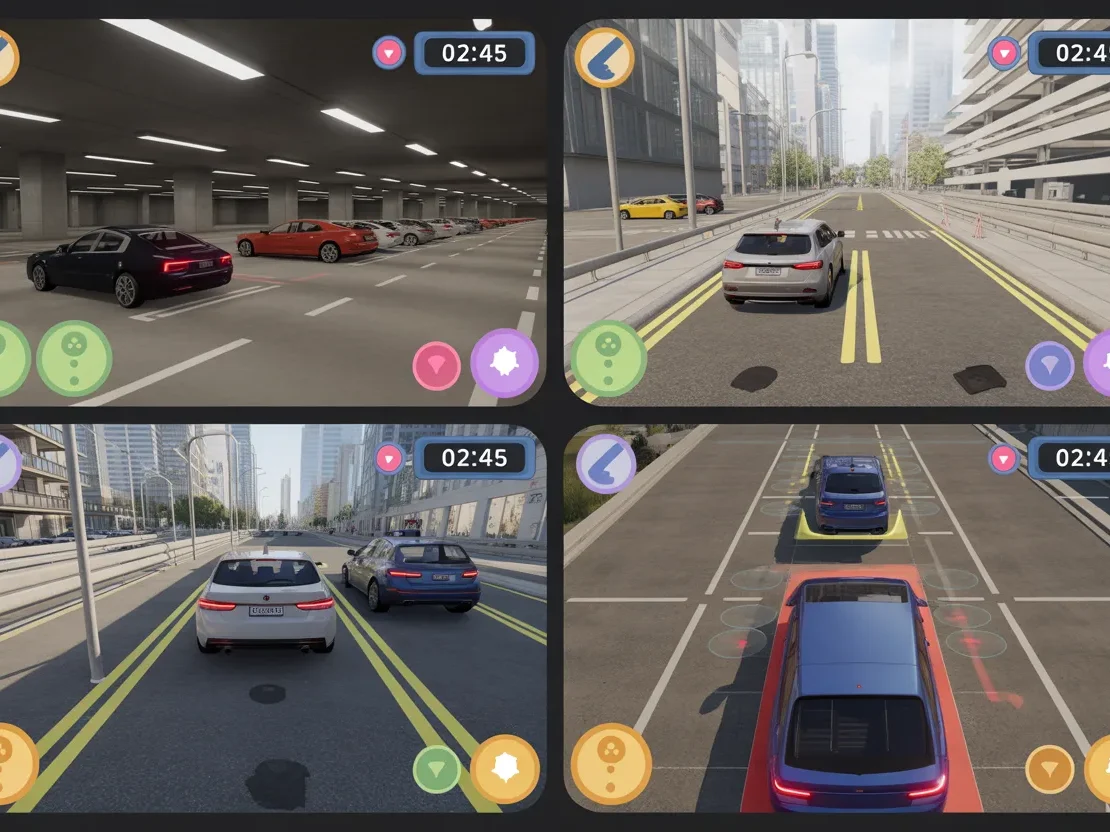
Task: Click the pink icon beside the top-down view's timer
Action: [x=1004, y=459]
